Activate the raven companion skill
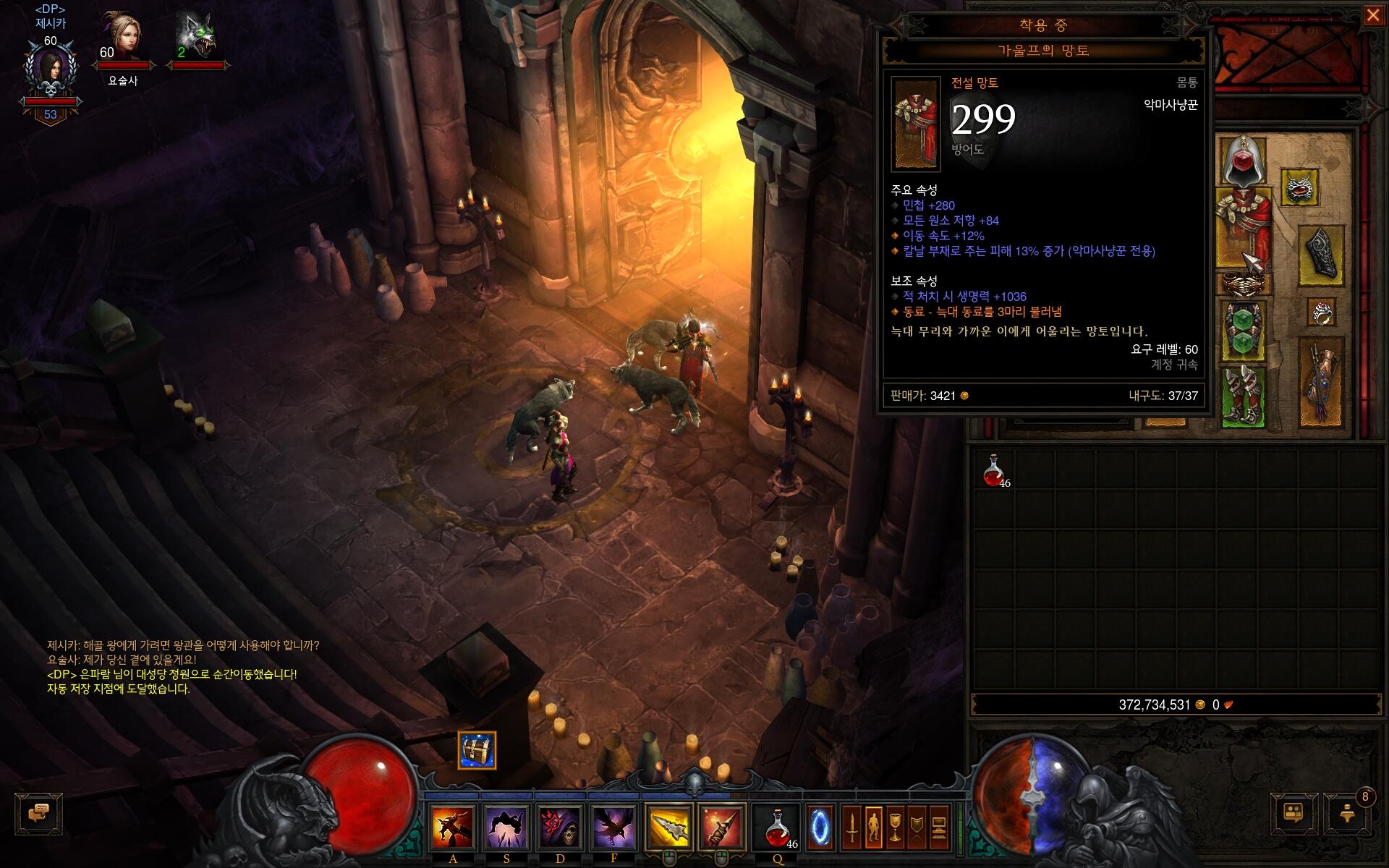1389x868 pixels. coord(614,827)
